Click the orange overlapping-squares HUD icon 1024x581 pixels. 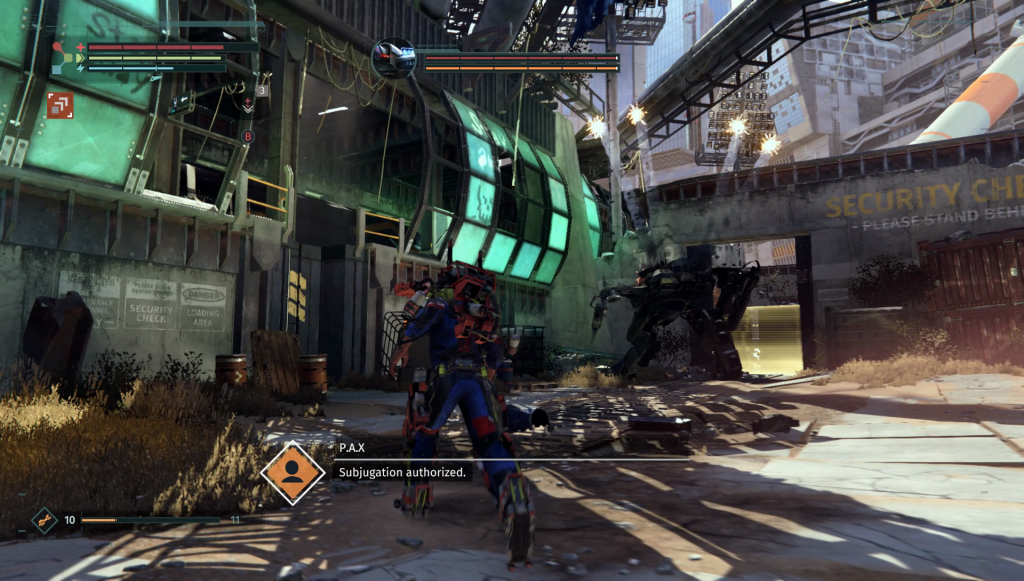click(x=60, y=105)
